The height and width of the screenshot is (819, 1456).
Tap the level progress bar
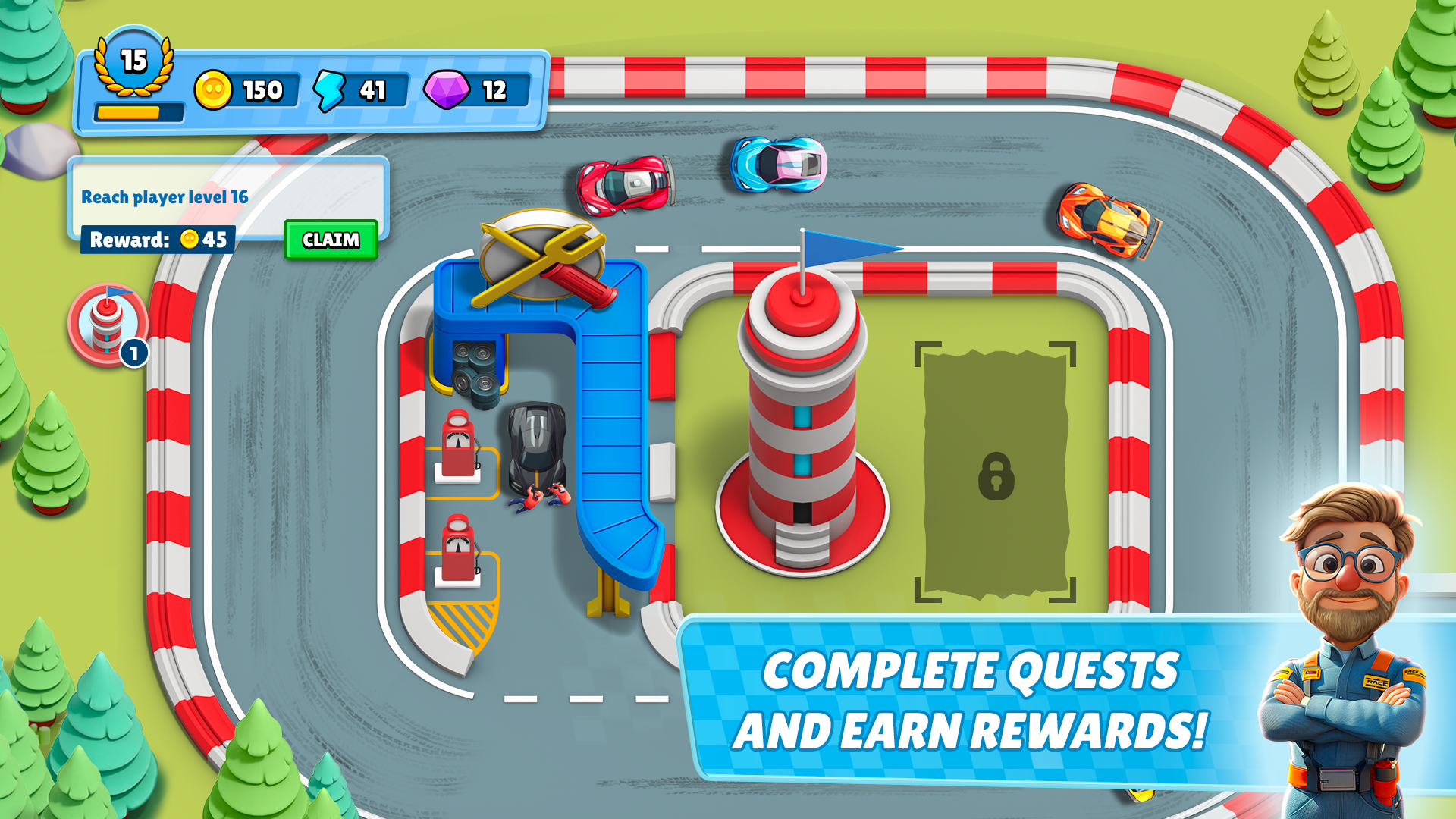[x=140, y=111]
